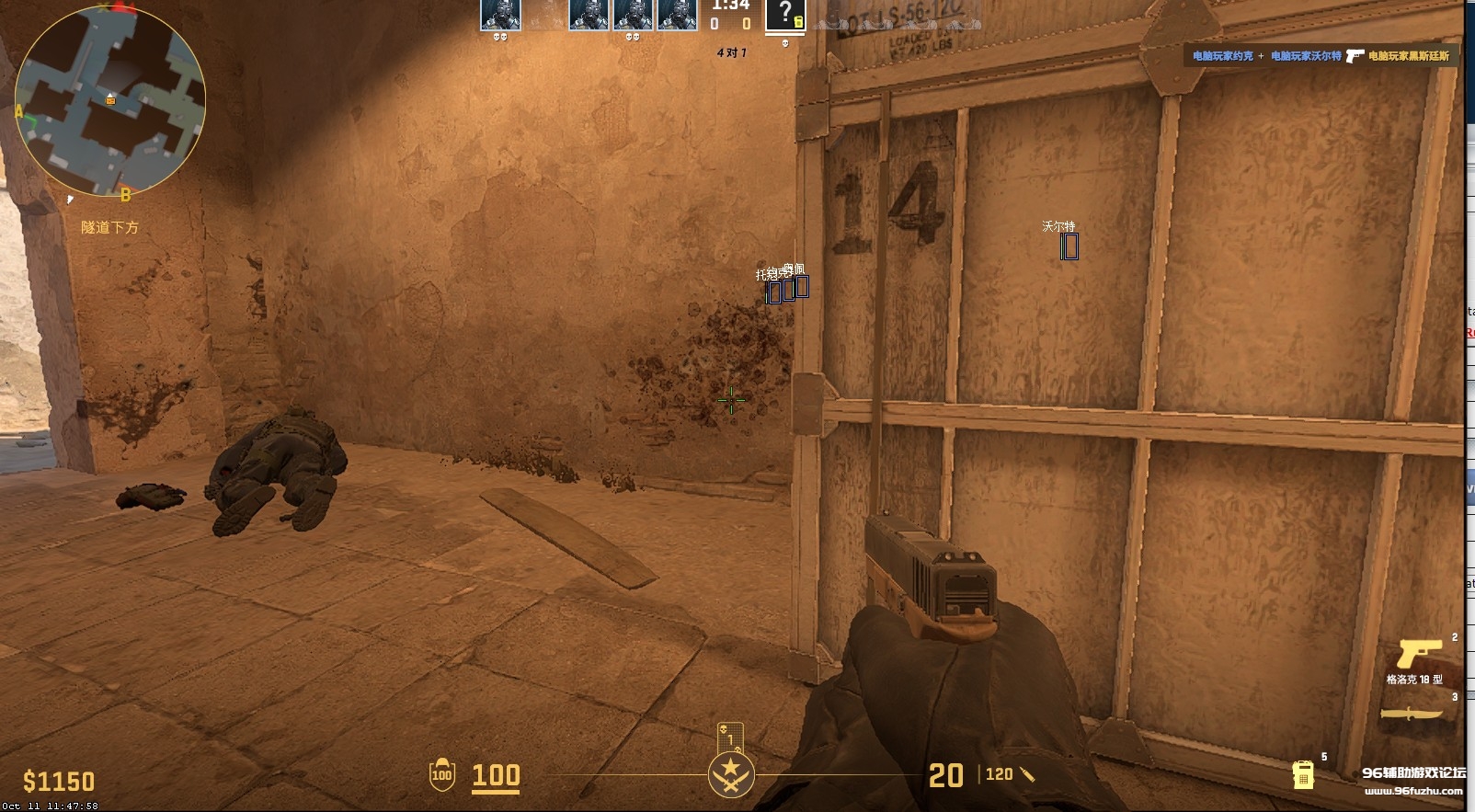Click the bullet icon next to 120
This screenshot has width=1475, height=812.
(1027, 775)
